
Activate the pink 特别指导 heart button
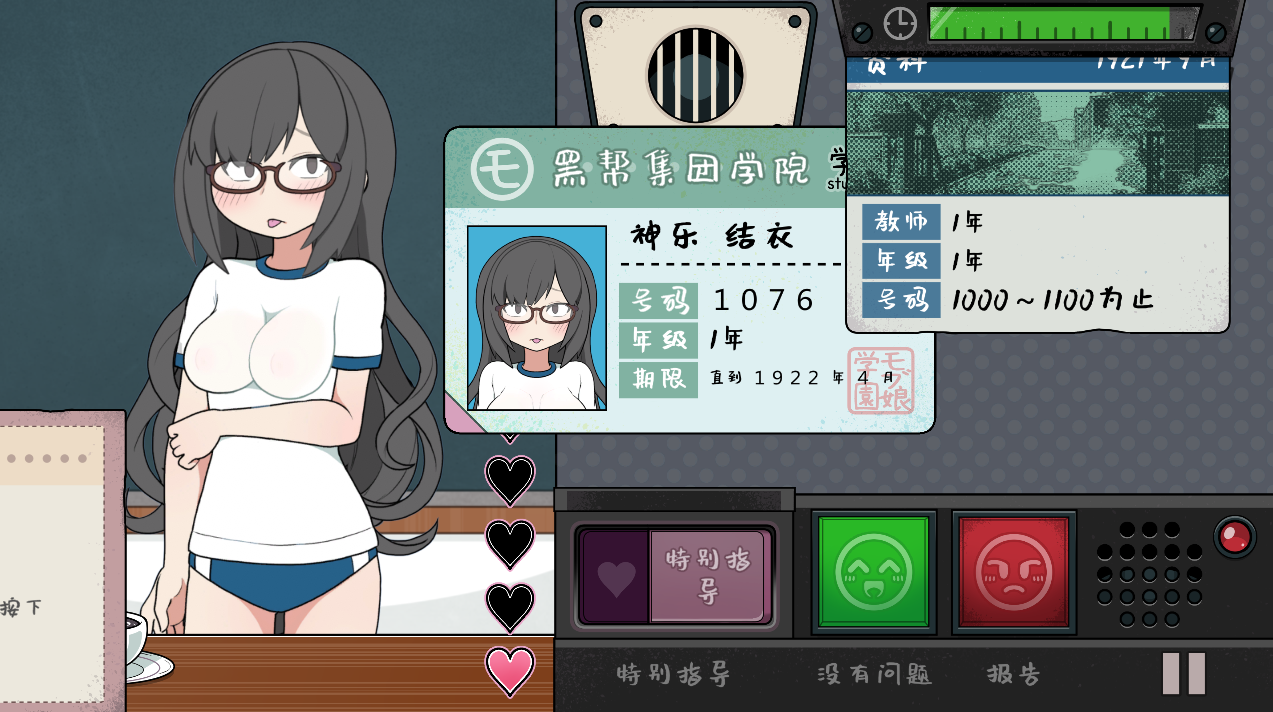[675, 577]
